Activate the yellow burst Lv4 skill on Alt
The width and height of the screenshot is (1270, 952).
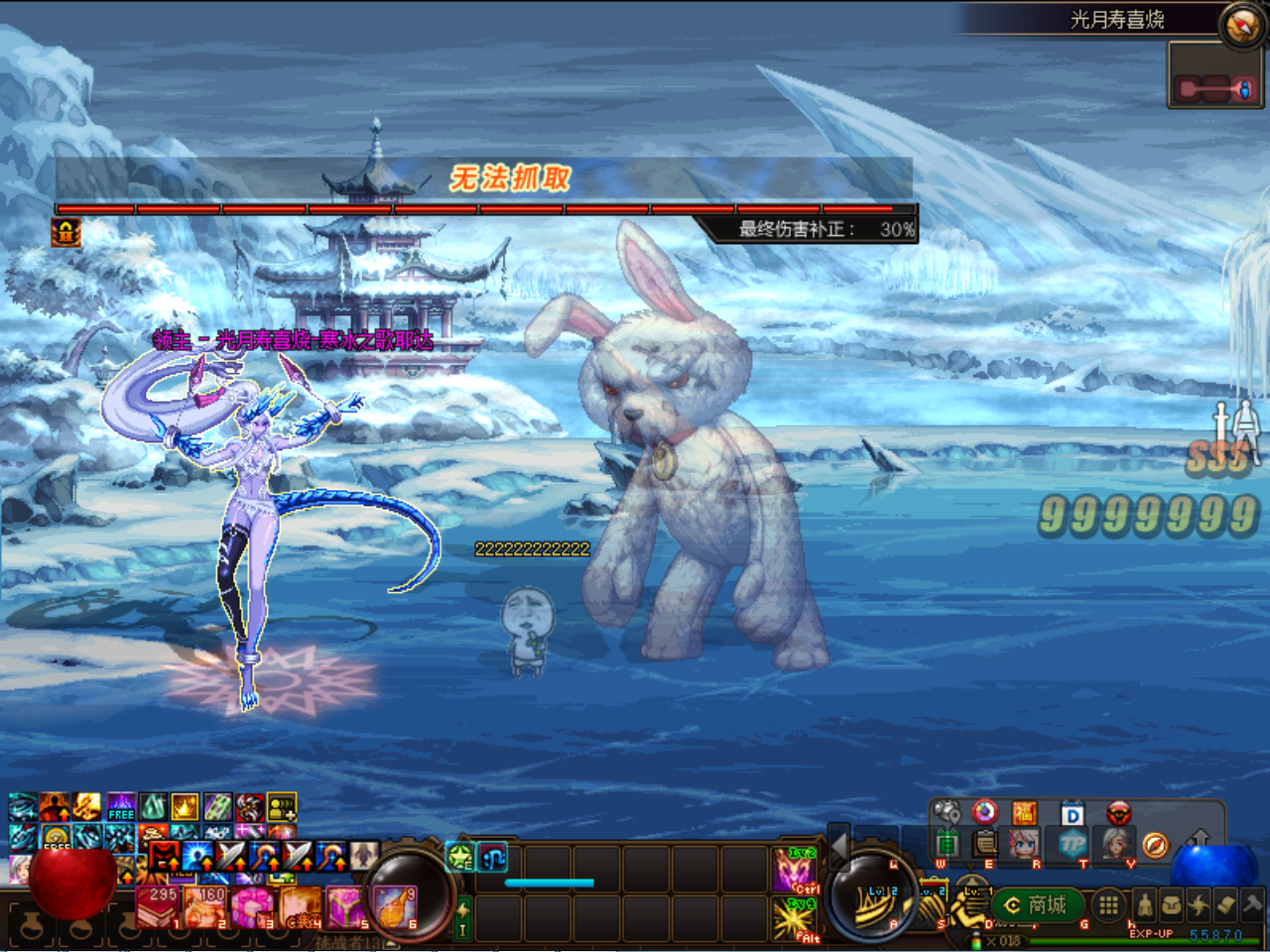[x=795, y=919]
